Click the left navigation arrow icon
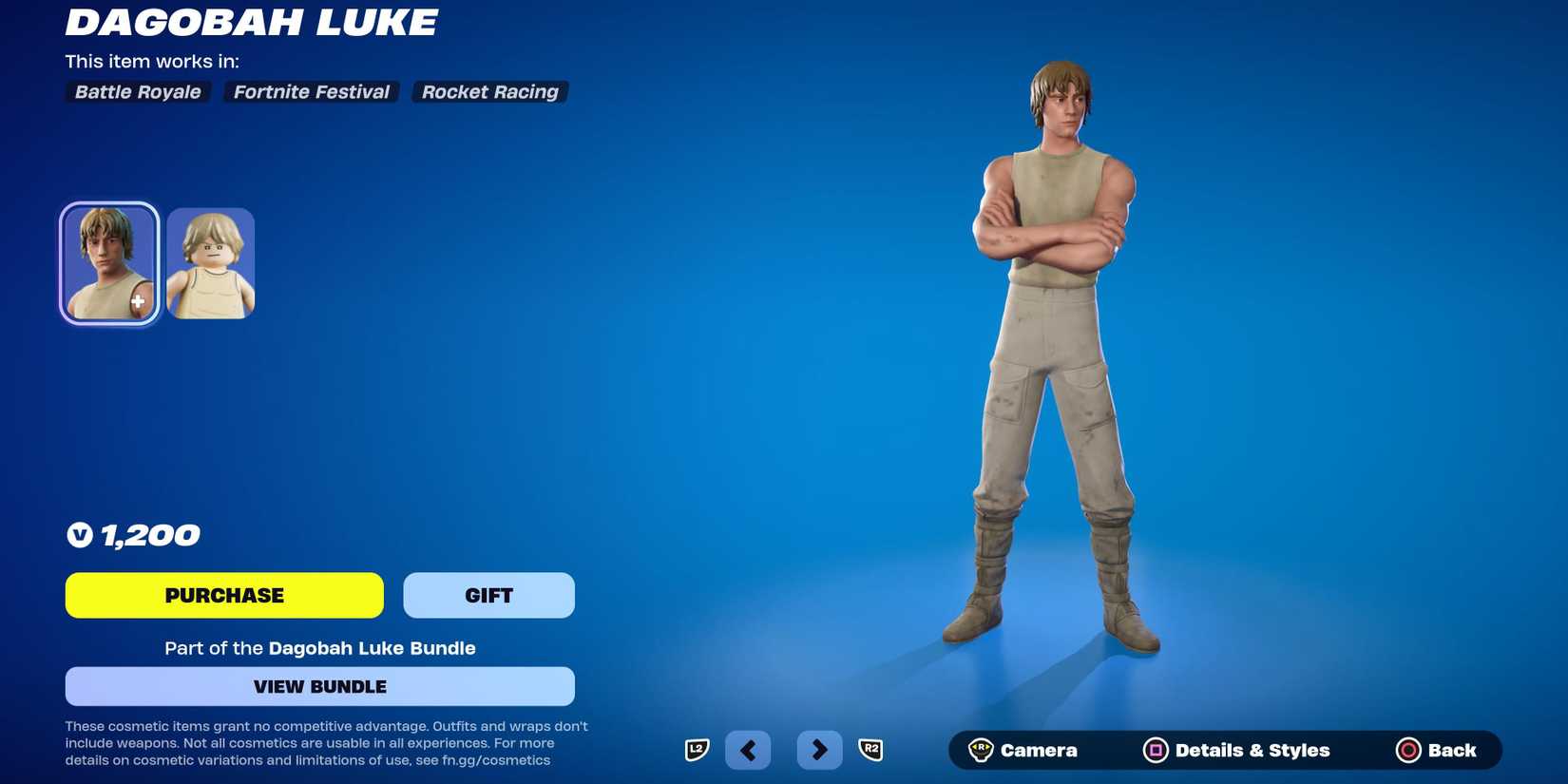 748,750
